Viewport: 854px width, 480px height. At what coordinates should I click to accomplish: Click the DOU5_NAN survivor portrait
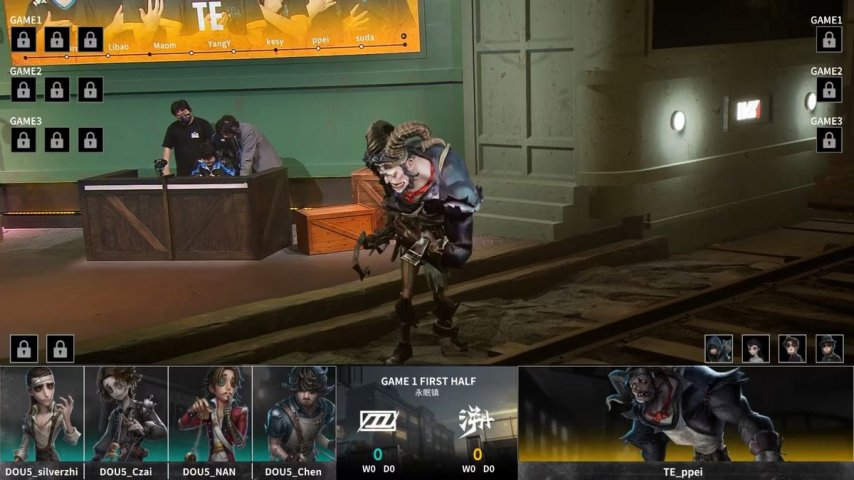210,415
